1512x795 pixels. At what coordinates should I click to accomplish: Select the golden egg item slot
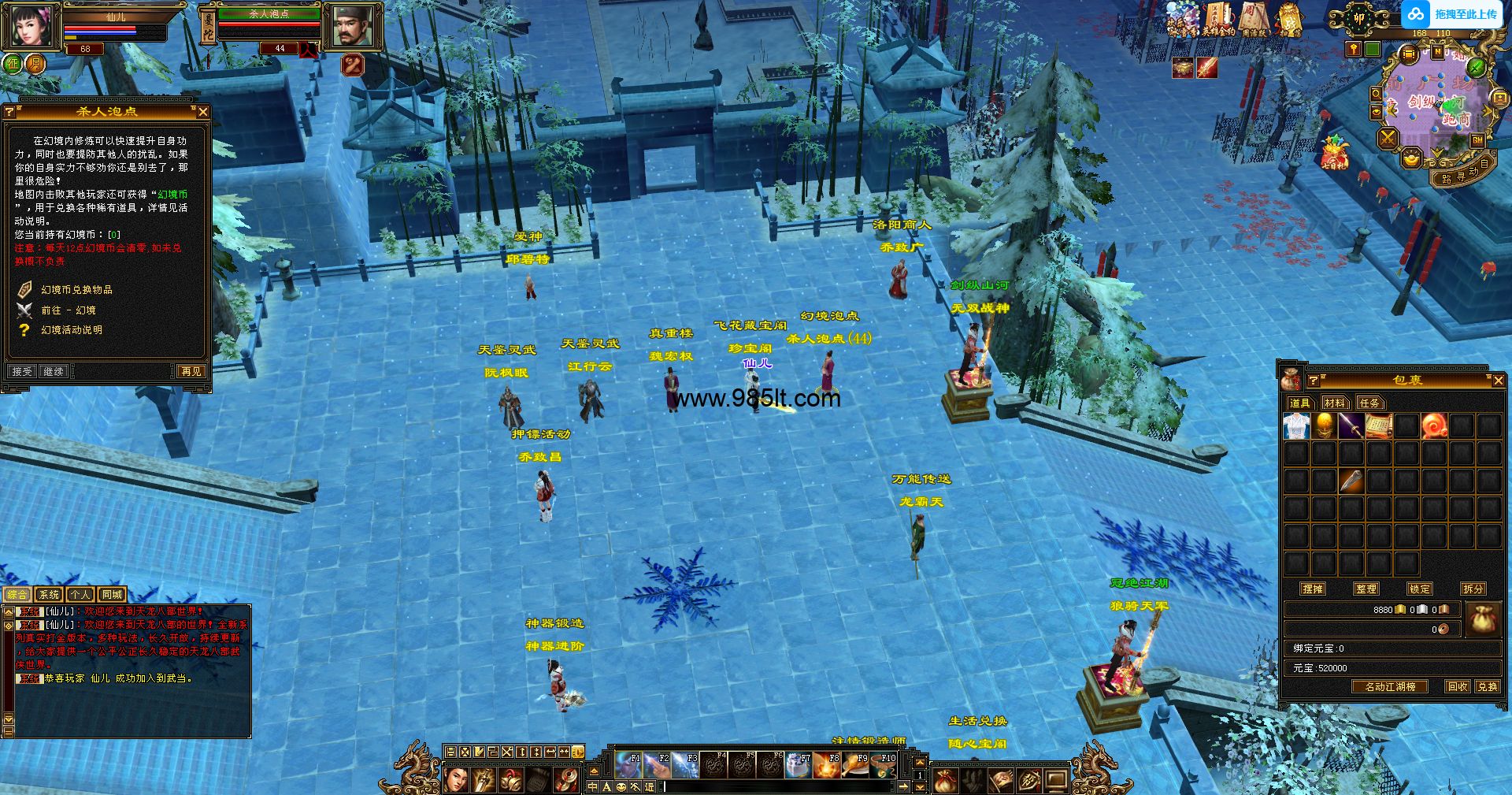pos(1324,426)
